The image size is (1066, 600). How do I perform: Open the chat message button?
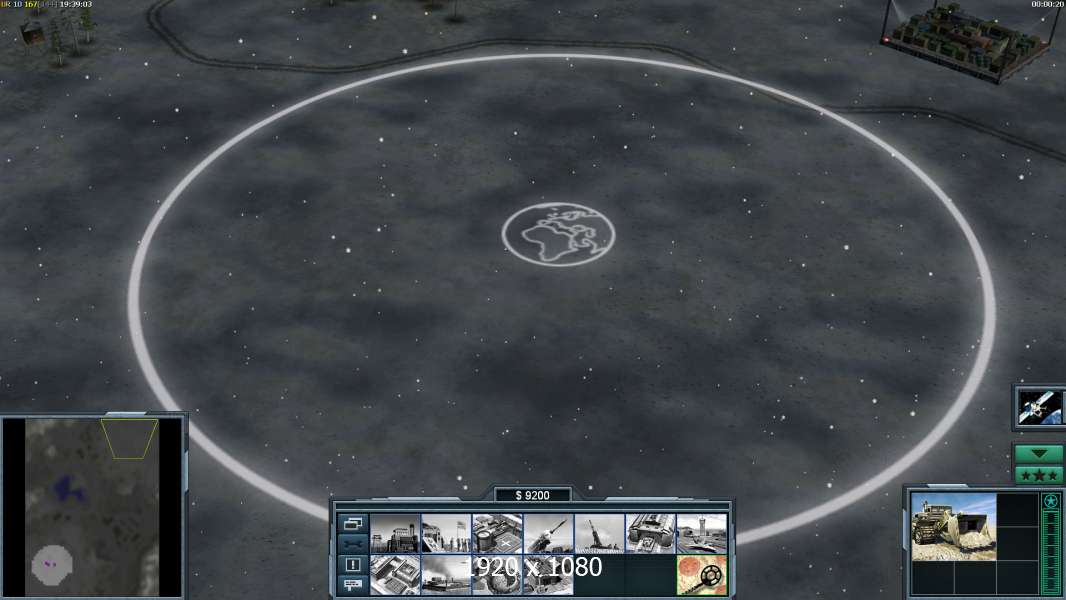pyautogui.click(x=353, y=585)
